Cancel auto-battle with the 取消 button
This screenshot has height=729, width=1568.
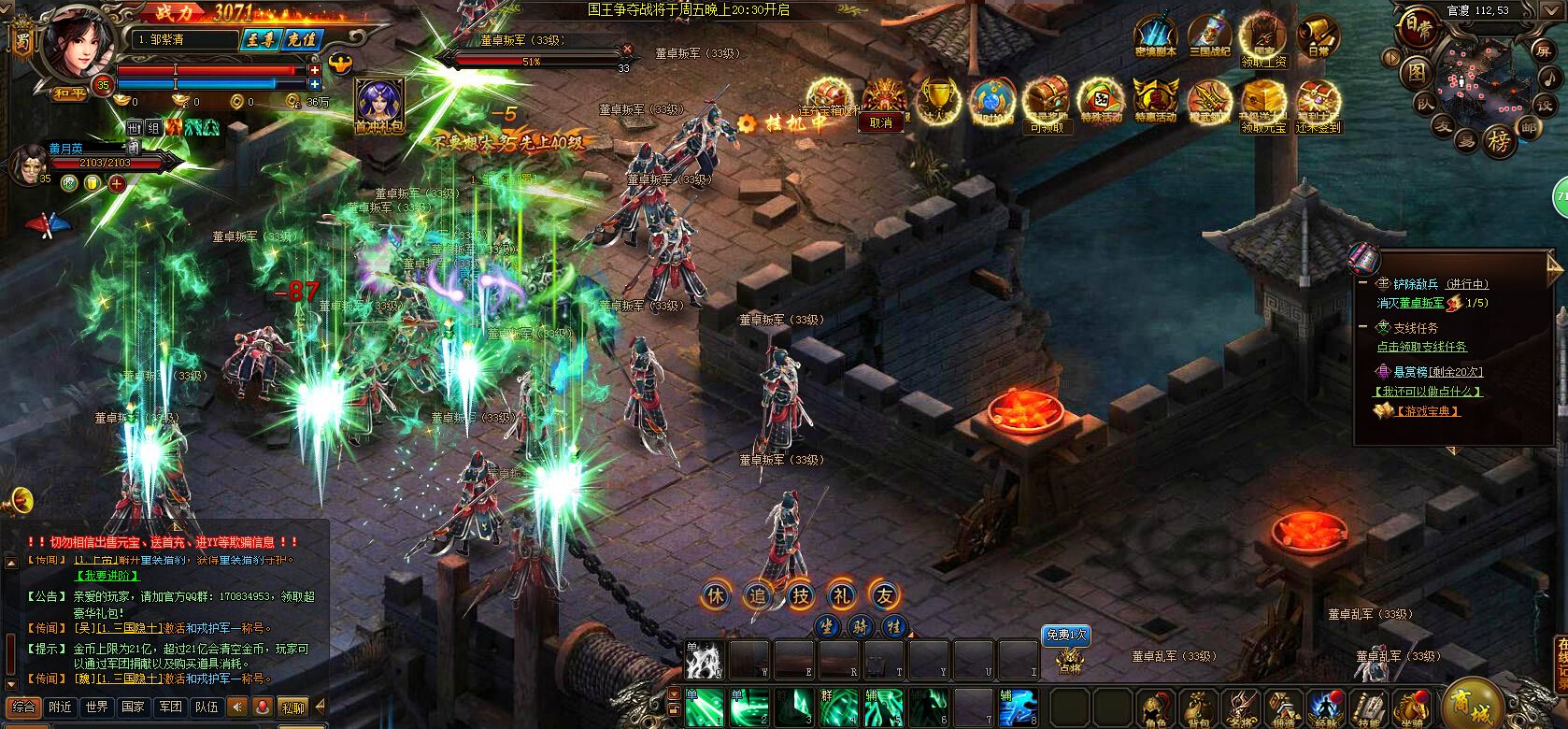(880, 122)
